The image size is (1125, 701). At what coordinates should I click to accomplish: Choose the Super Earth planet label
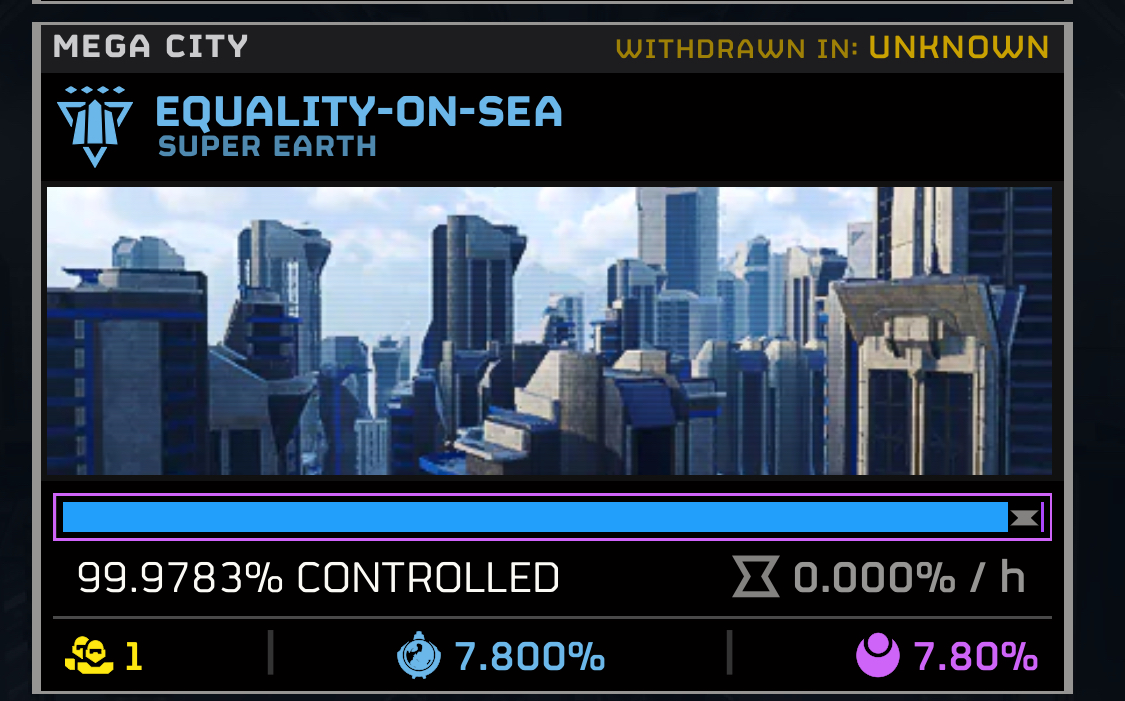tap(267, 146)
